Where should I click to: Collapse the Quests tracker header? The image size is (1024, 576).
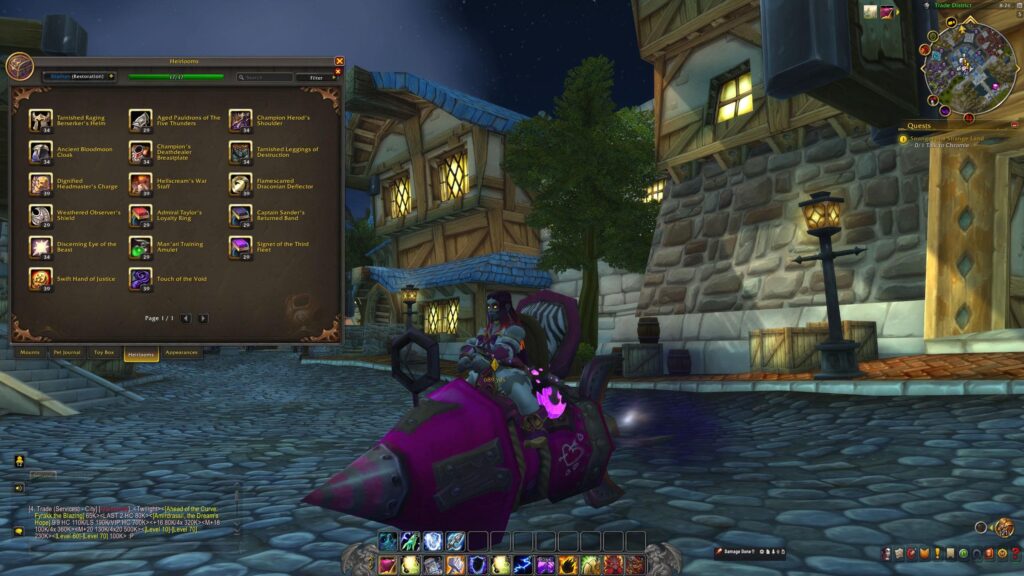pyautogui.click(x=1017, y=127)
